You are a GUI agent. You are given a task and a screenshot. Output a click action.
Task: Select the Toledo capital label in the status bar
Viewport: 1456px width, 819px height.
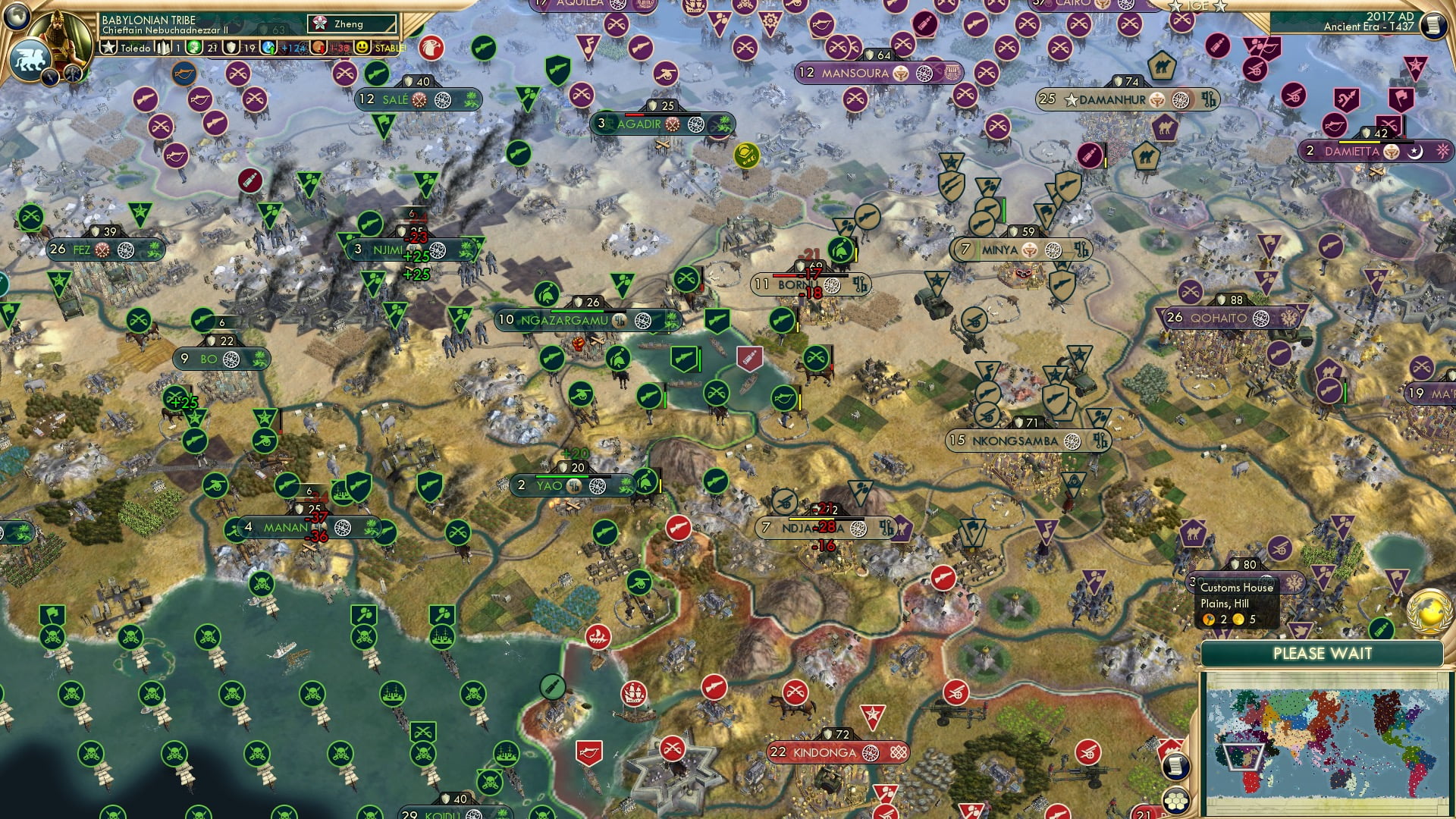(x=135, y=48)
